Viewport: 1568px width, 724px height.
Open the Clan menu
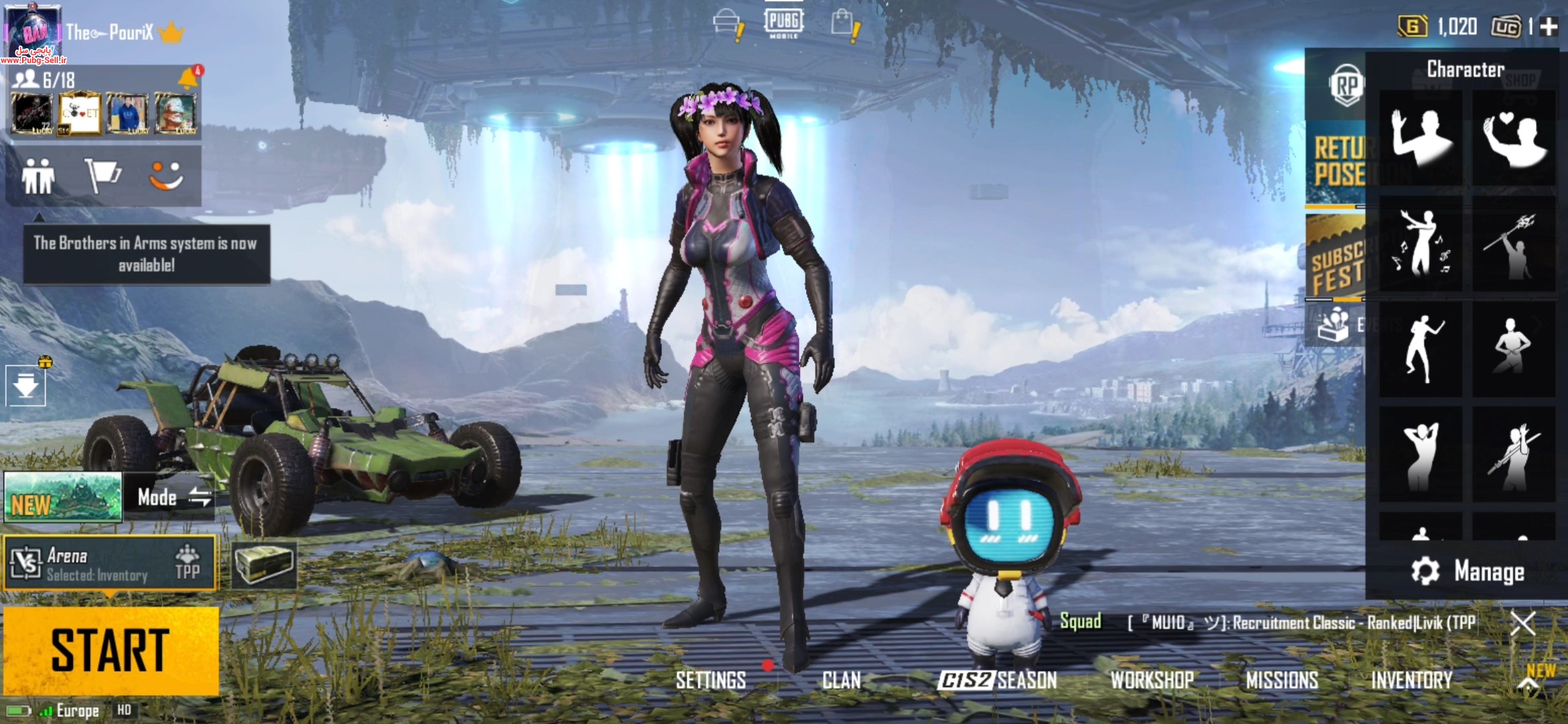[841, 680]
